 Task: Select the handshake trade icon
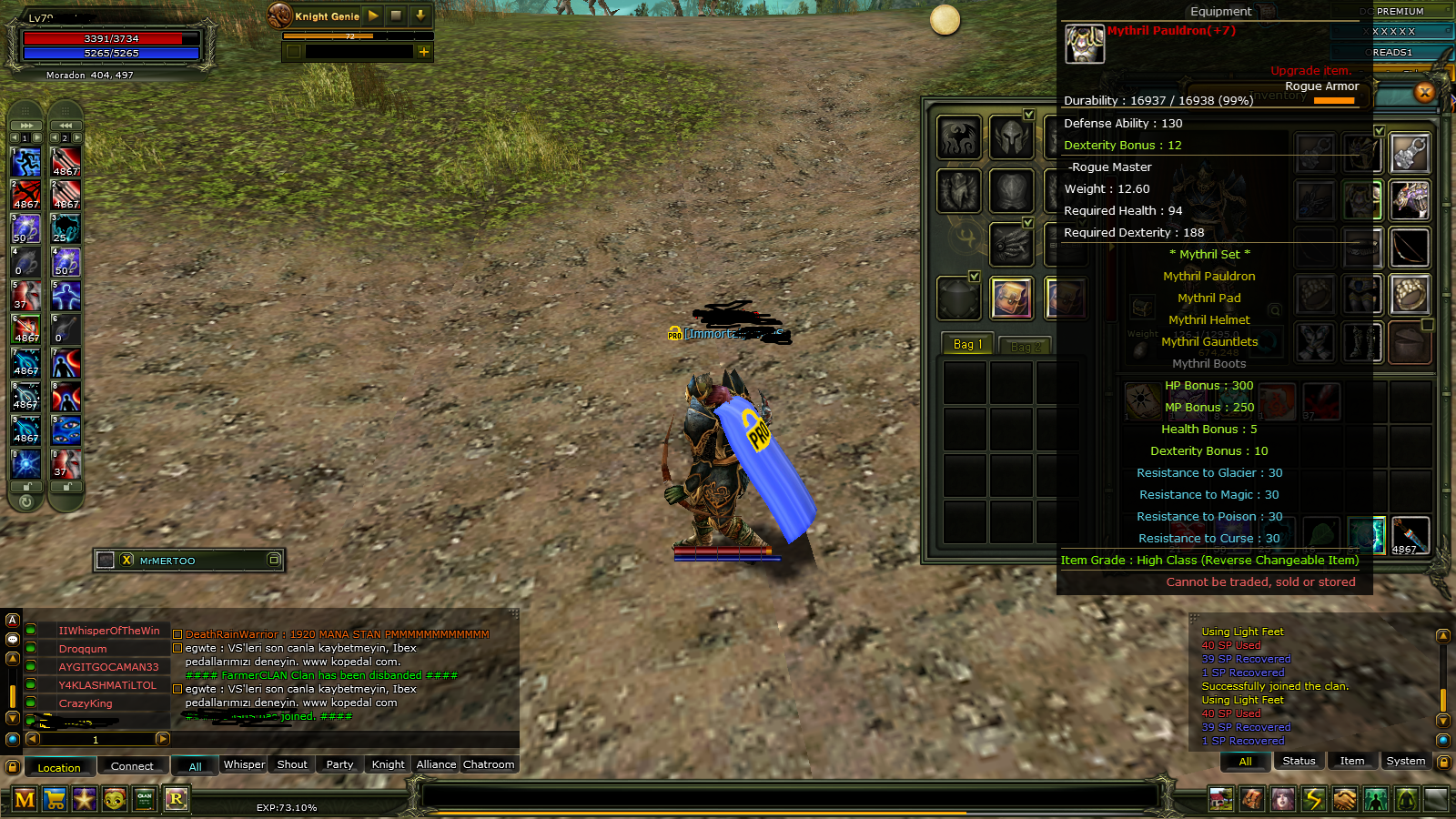coord(1345,799)
